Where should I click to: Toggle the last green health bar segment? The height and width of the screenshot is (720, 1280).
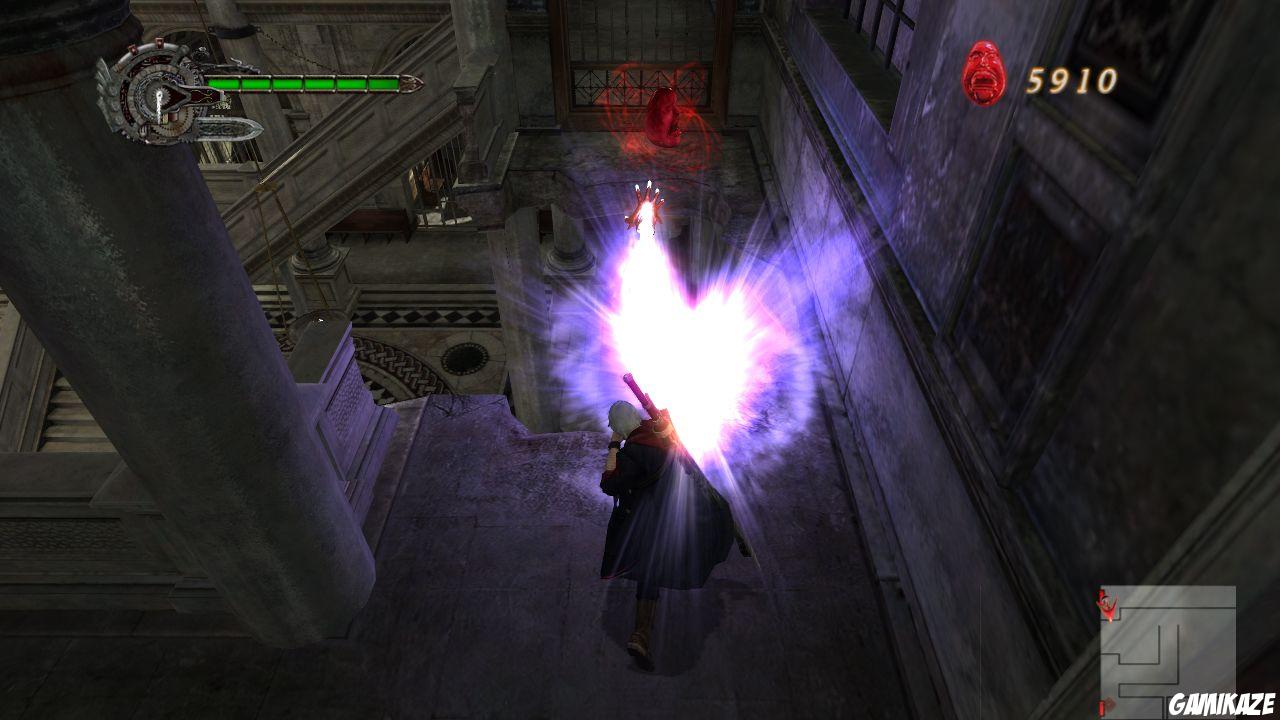(383, 83)
